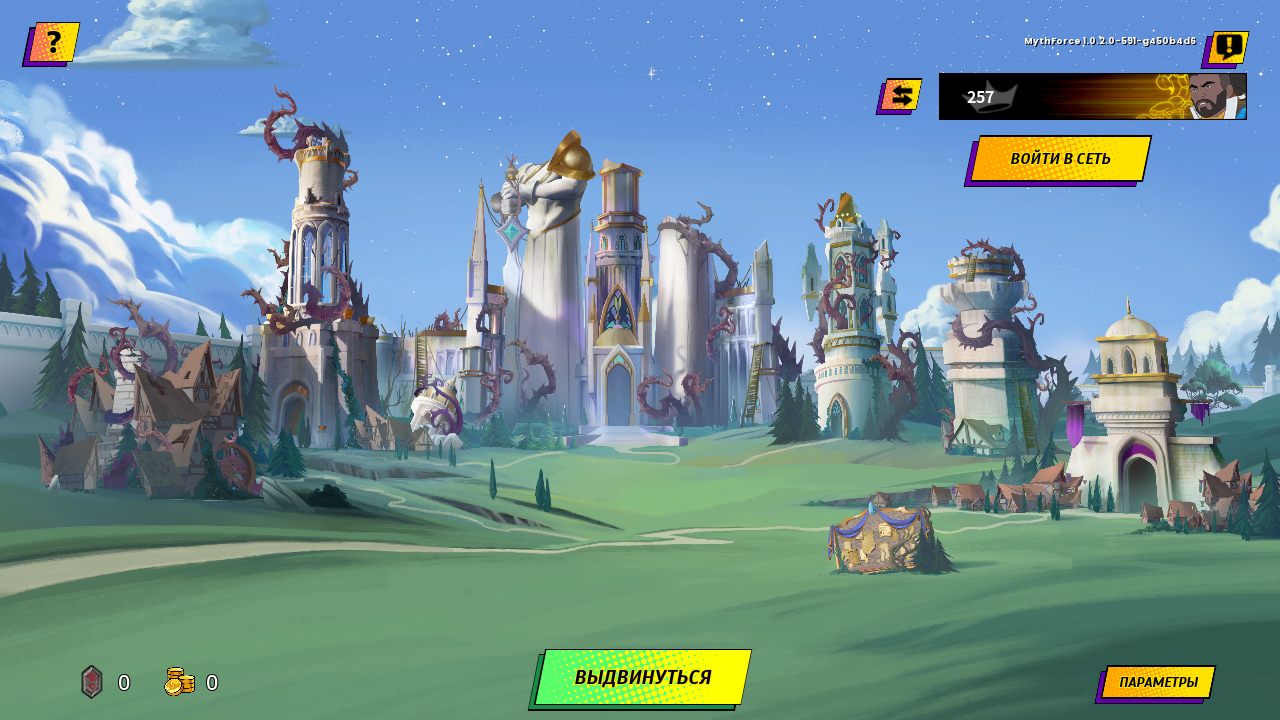
Task: Open the ПАРАМЕТРЫ settings menu
Action: (1158, 682)
